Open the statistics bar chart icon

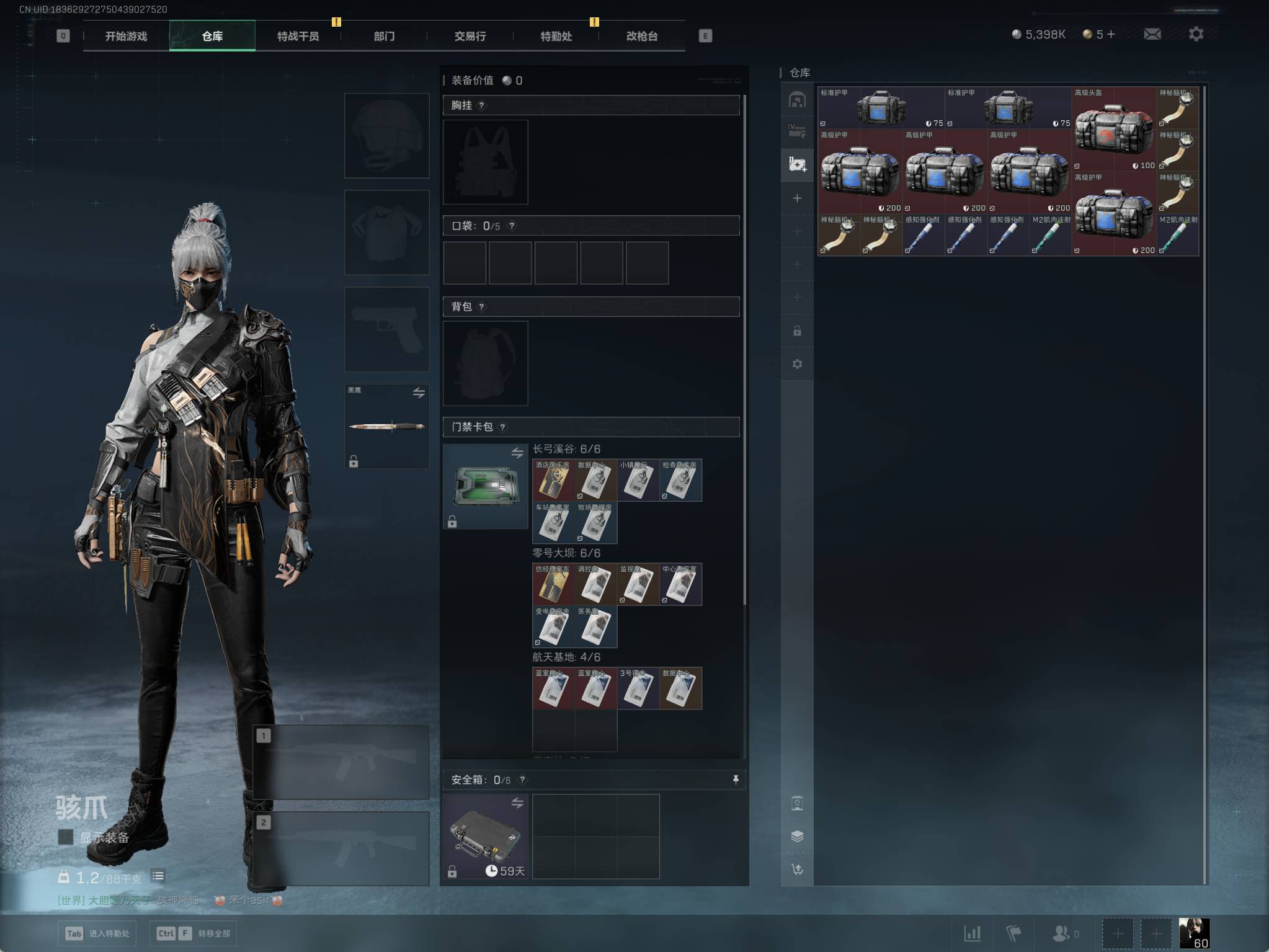[972, 933]
